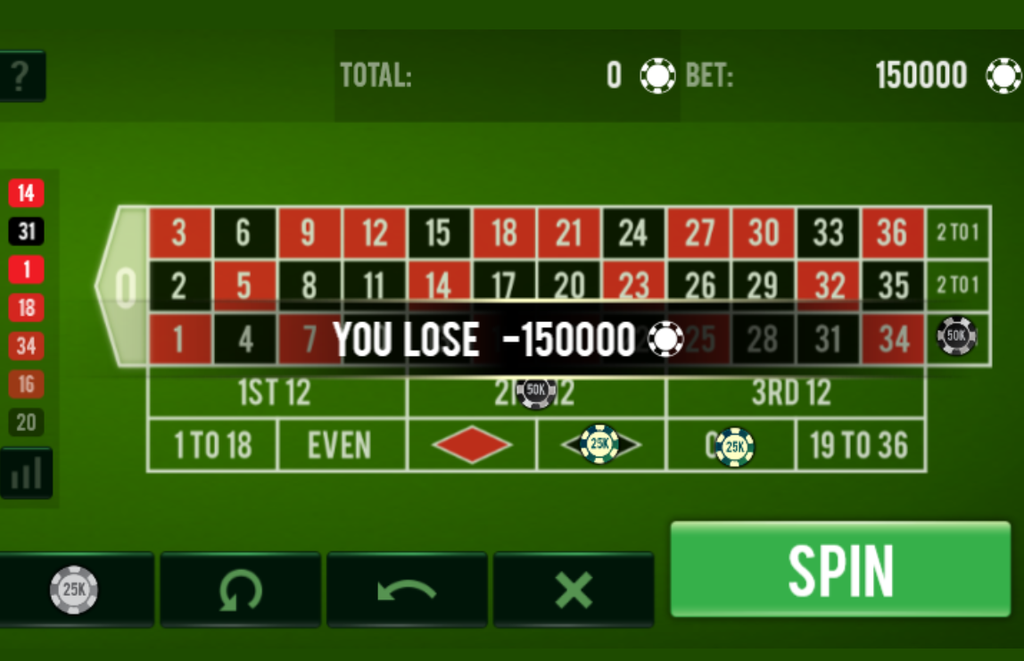Choose the EVEN bet cell
The height and width of the screenshot is (661, 1024).
341,445
